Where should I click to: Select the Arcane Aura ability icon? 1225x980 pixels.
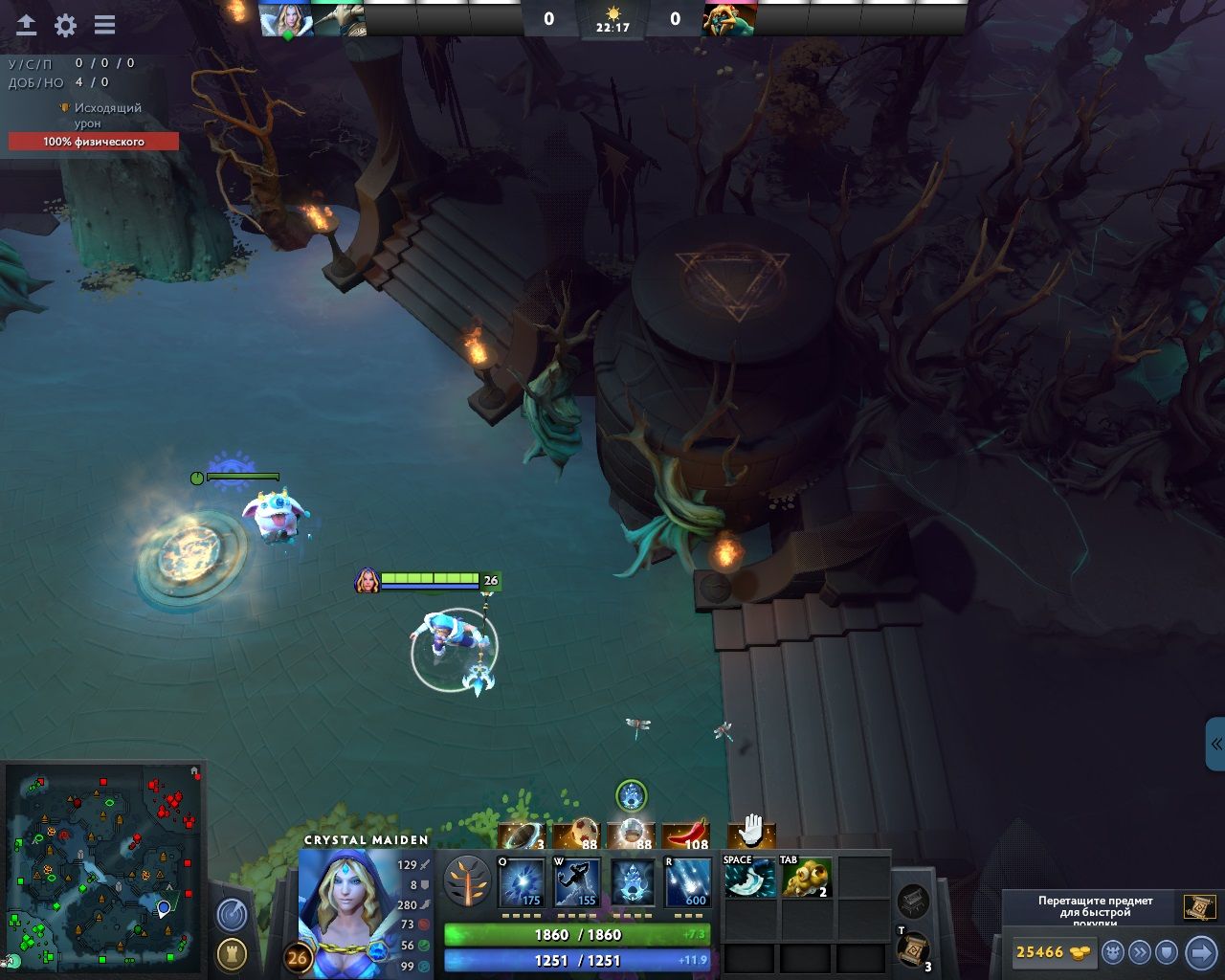(x=633, y=882)
